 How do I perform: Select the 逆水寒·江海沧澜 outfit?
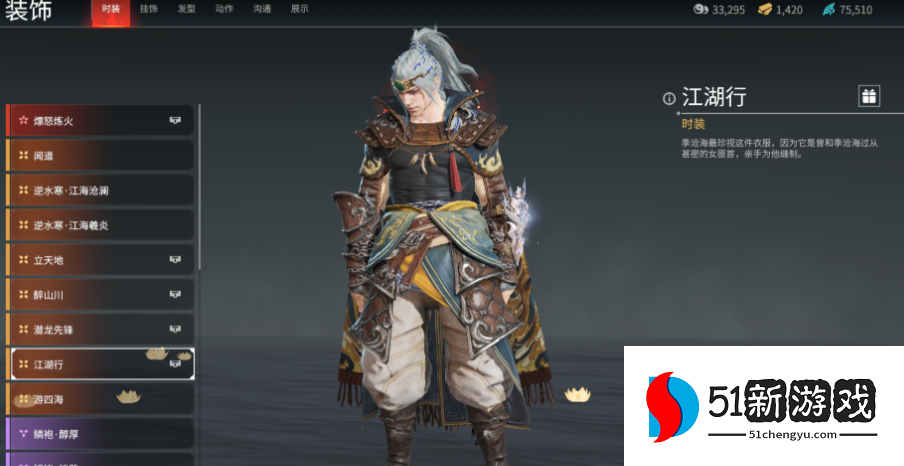coord(100,190)
